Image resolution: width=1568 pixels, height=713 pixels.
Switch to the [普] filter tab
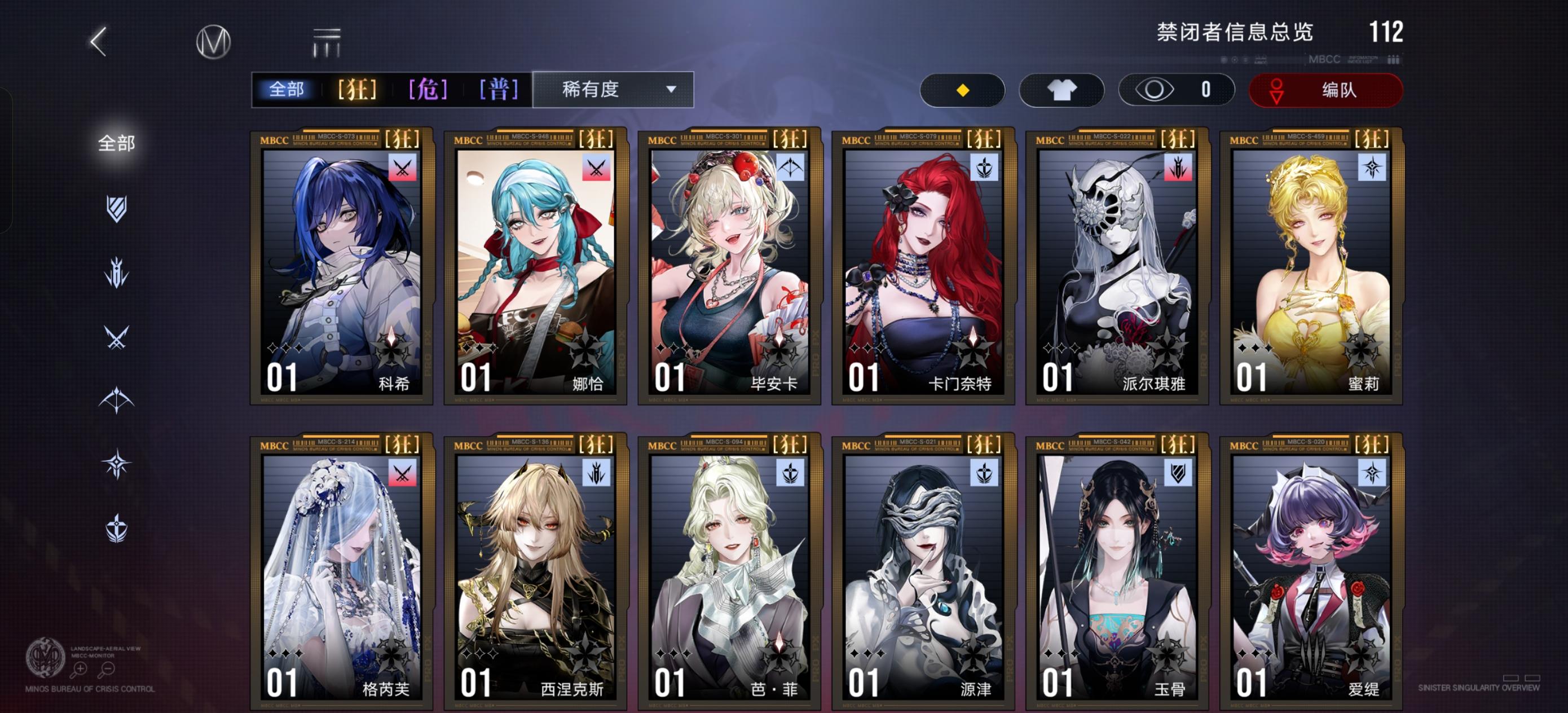pyautogui.click(x=498, y=89)
